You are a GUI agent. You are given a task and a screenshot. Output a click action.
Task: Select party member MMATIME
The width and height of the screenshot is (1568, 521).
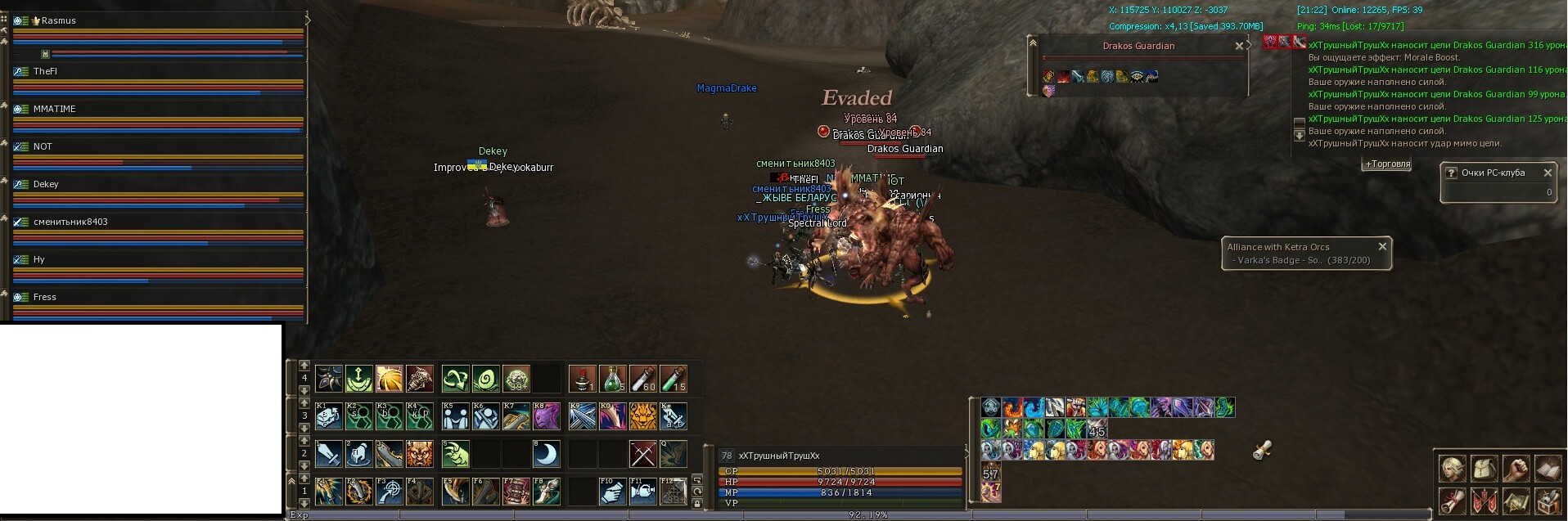[54, 109]
